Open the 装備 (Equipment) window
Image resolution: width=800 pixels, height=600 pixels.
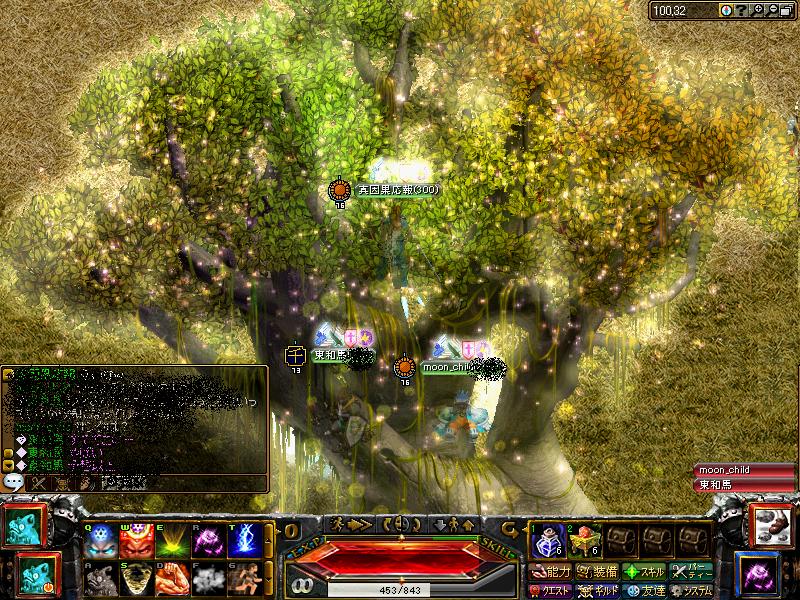point(597,572)
